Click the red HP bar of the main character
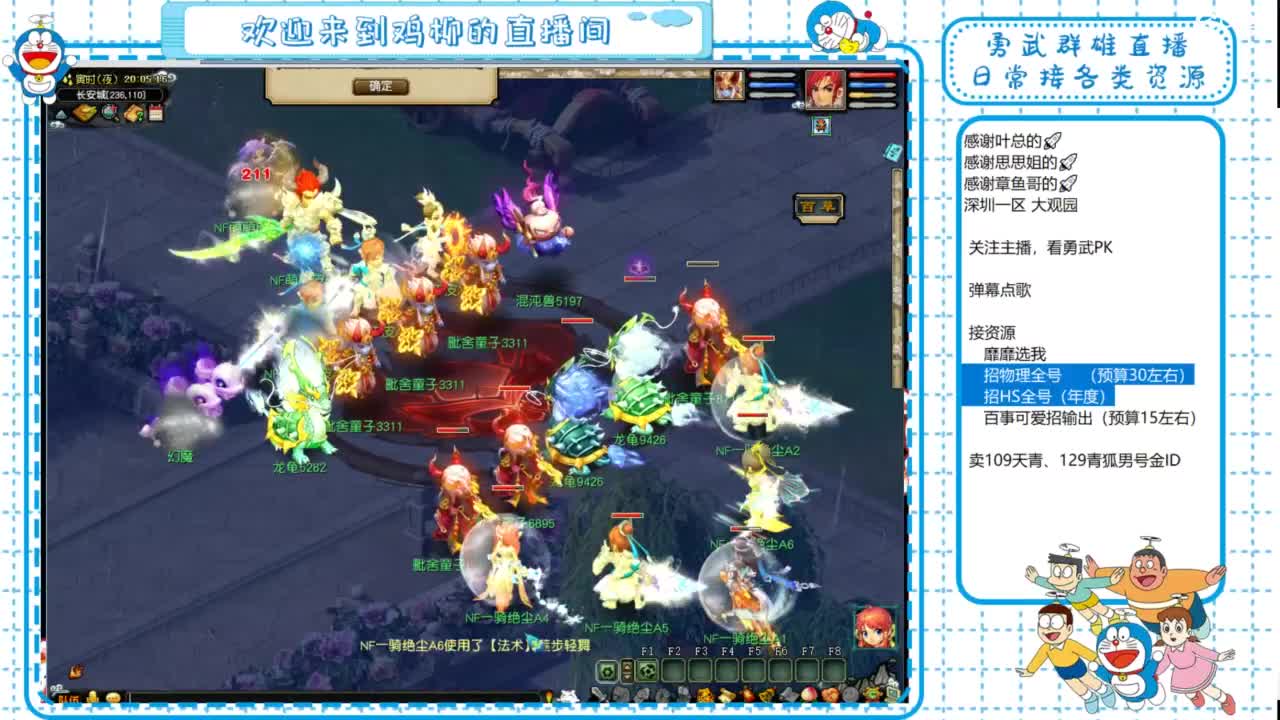The width and height of the screenshot is (1280, 720). tap(872, 75)
